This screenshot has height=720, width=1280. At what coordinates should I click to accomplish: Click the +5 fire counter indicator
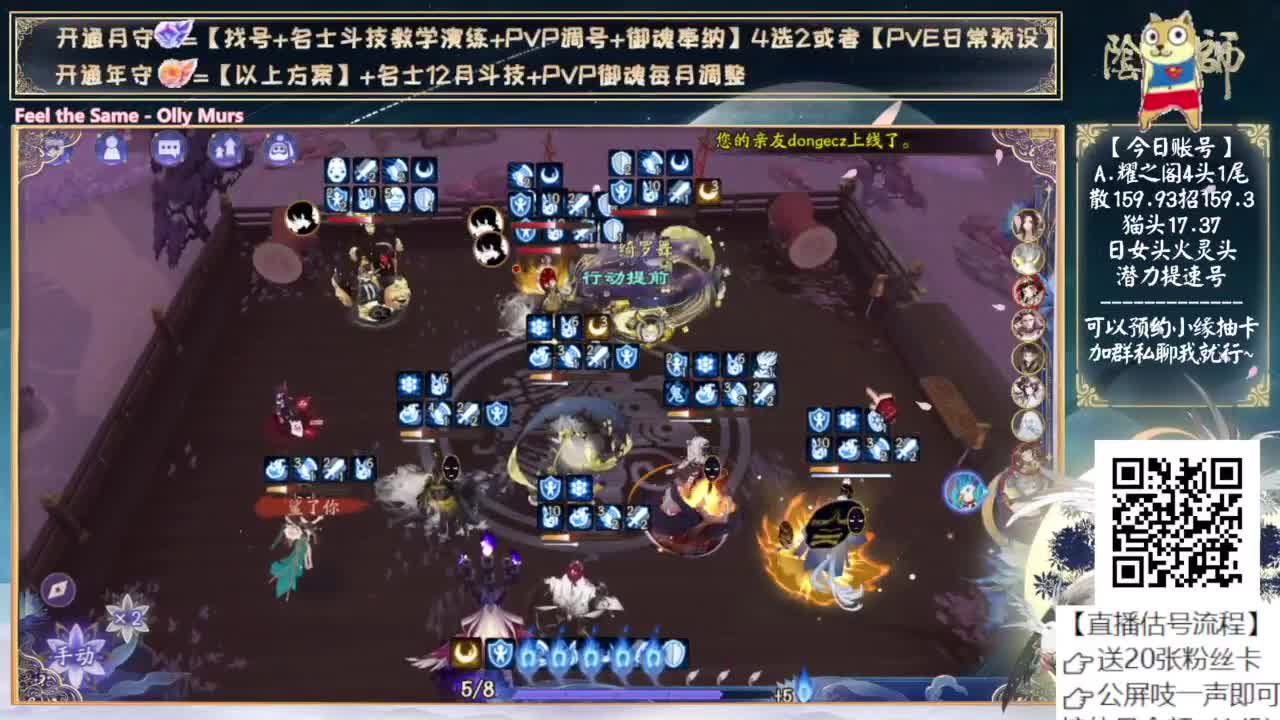click(783, 692)
